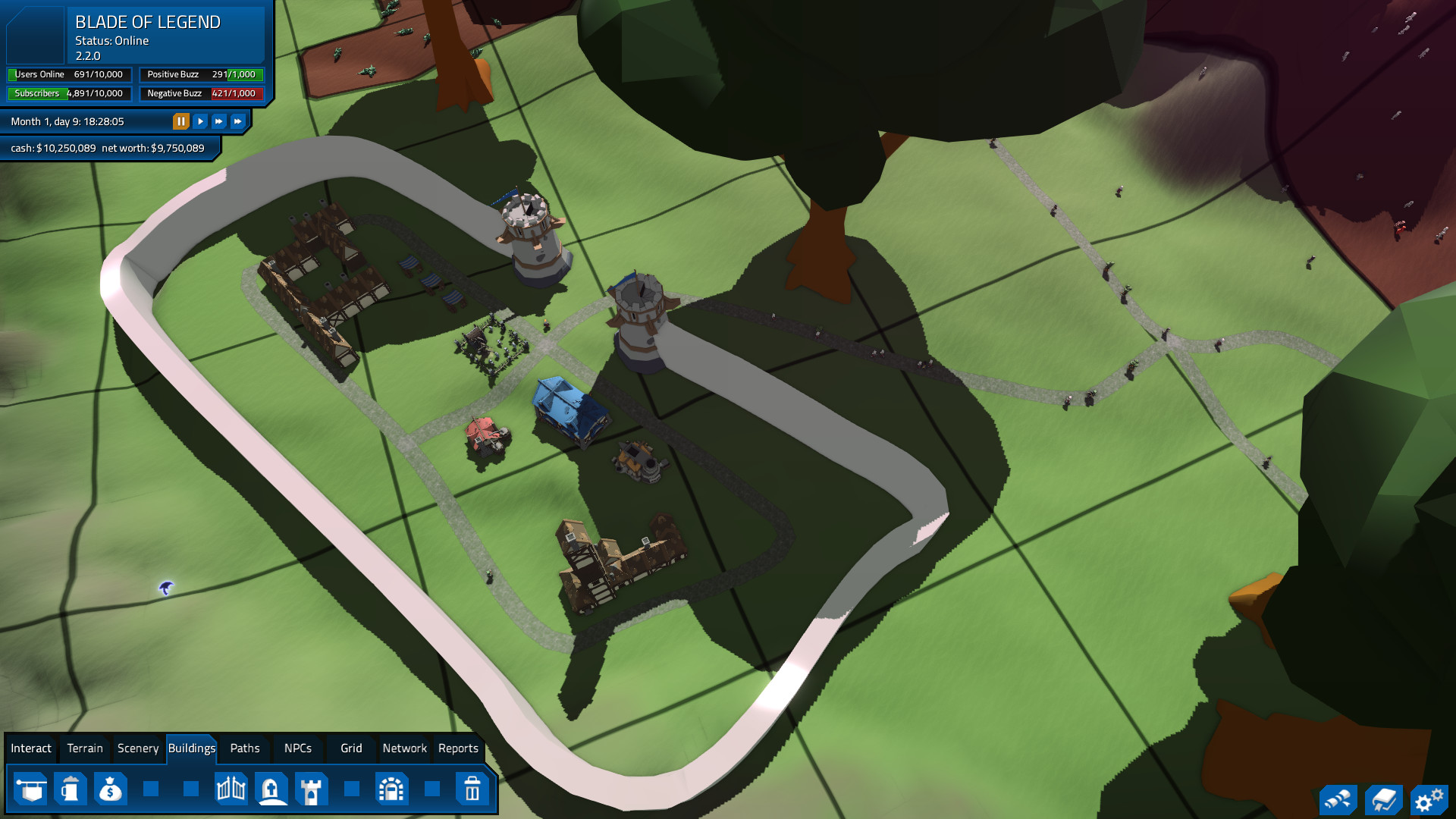
Task: Select the guard tower building tool
Action: pyautogui.click(x=312, y=789)
